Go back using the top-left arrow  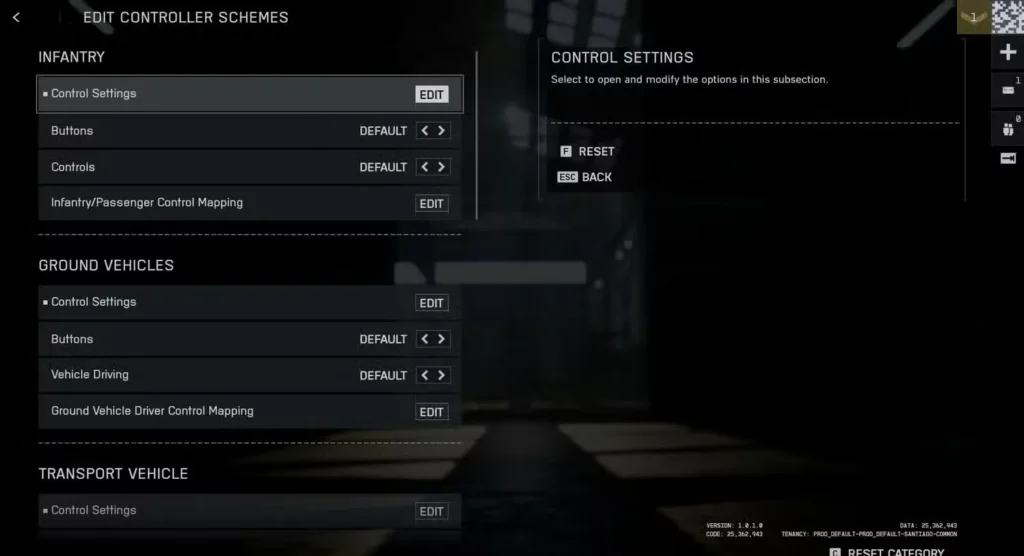16,17
